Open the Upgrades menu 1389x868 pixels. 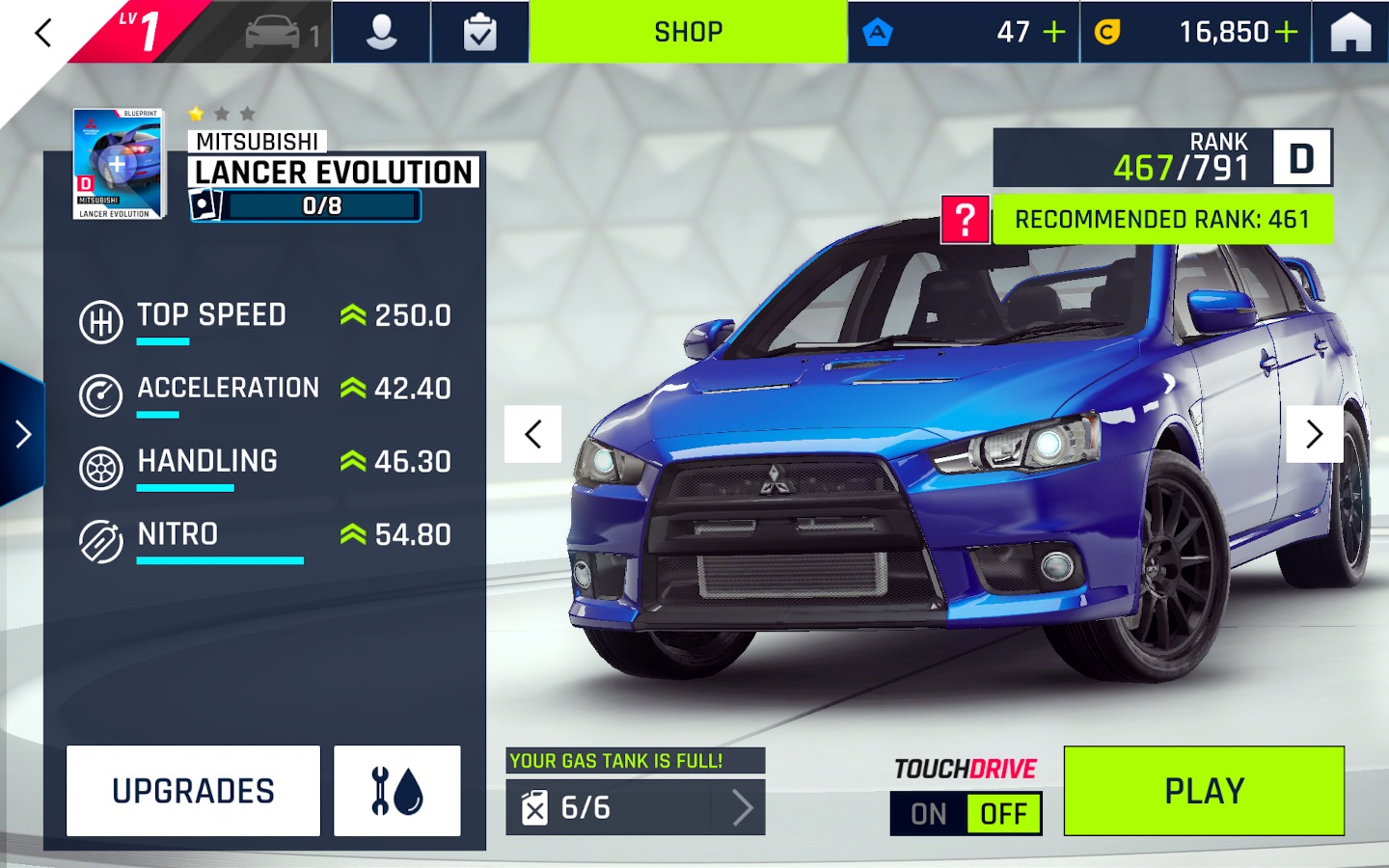pos(193,791)
